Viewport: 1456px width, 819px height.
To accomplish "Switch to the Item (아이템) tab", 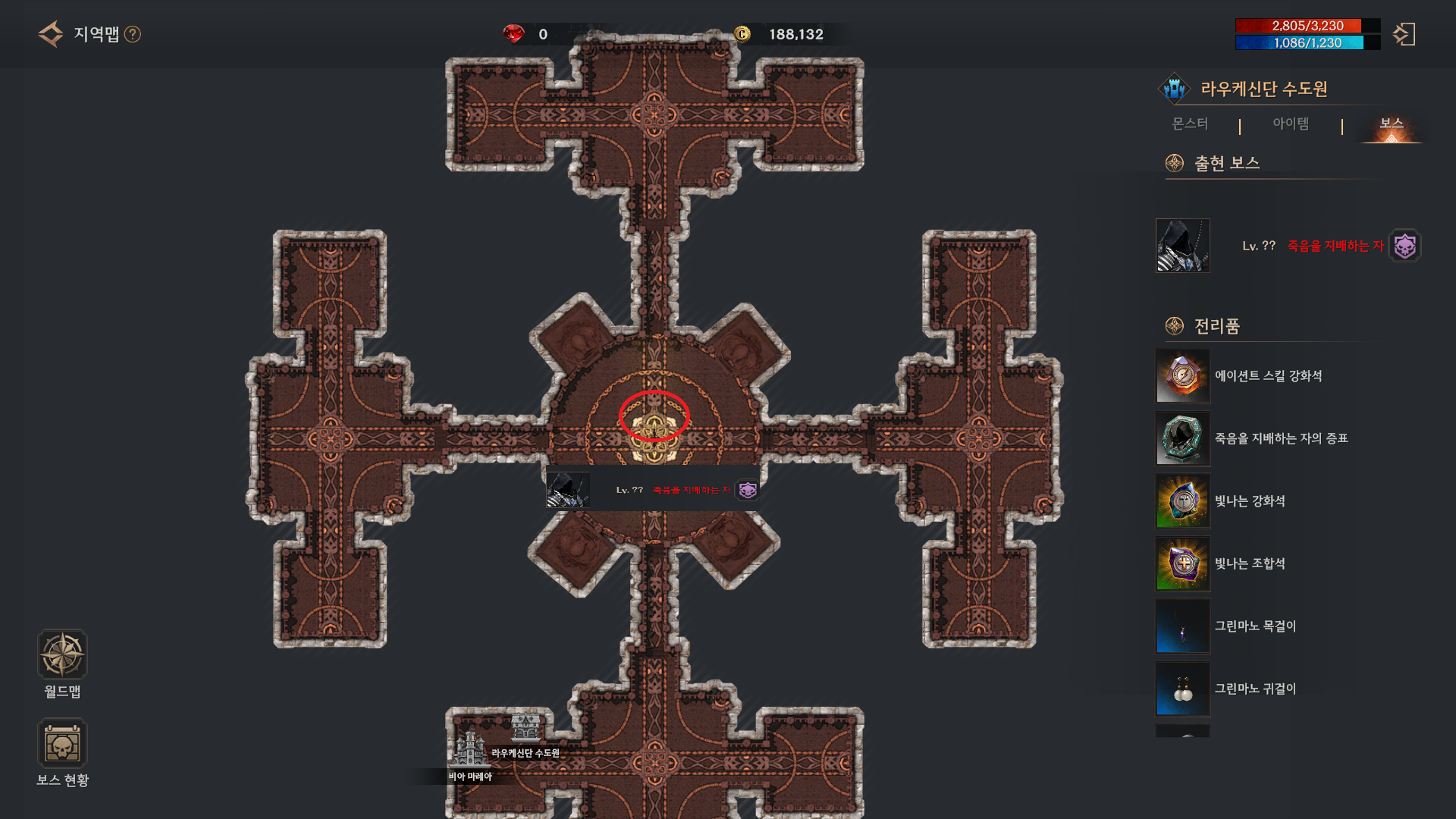I will coord(1291,124).
